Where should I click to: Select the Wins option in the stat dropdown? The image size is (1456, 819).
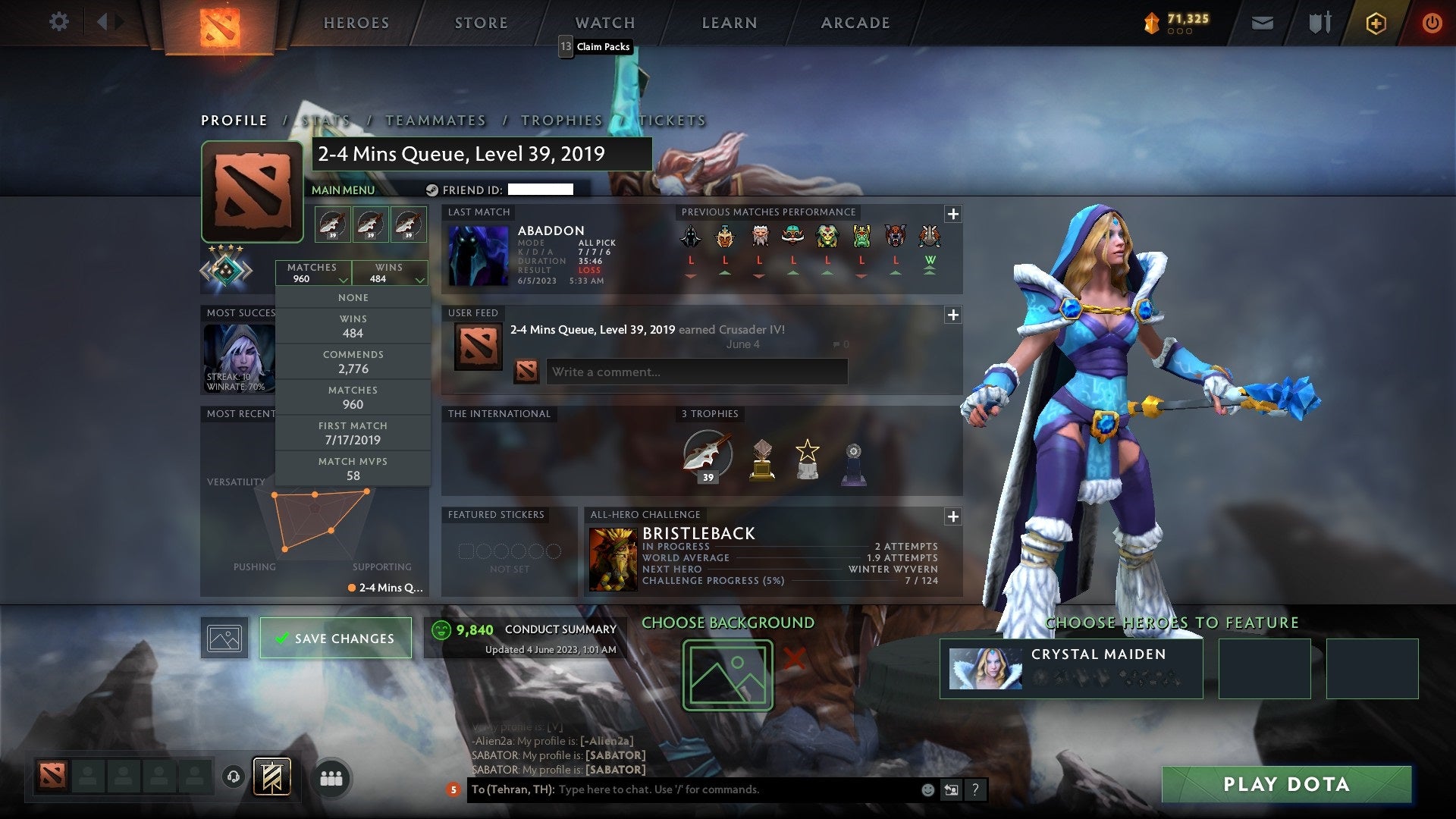point(353,325)
